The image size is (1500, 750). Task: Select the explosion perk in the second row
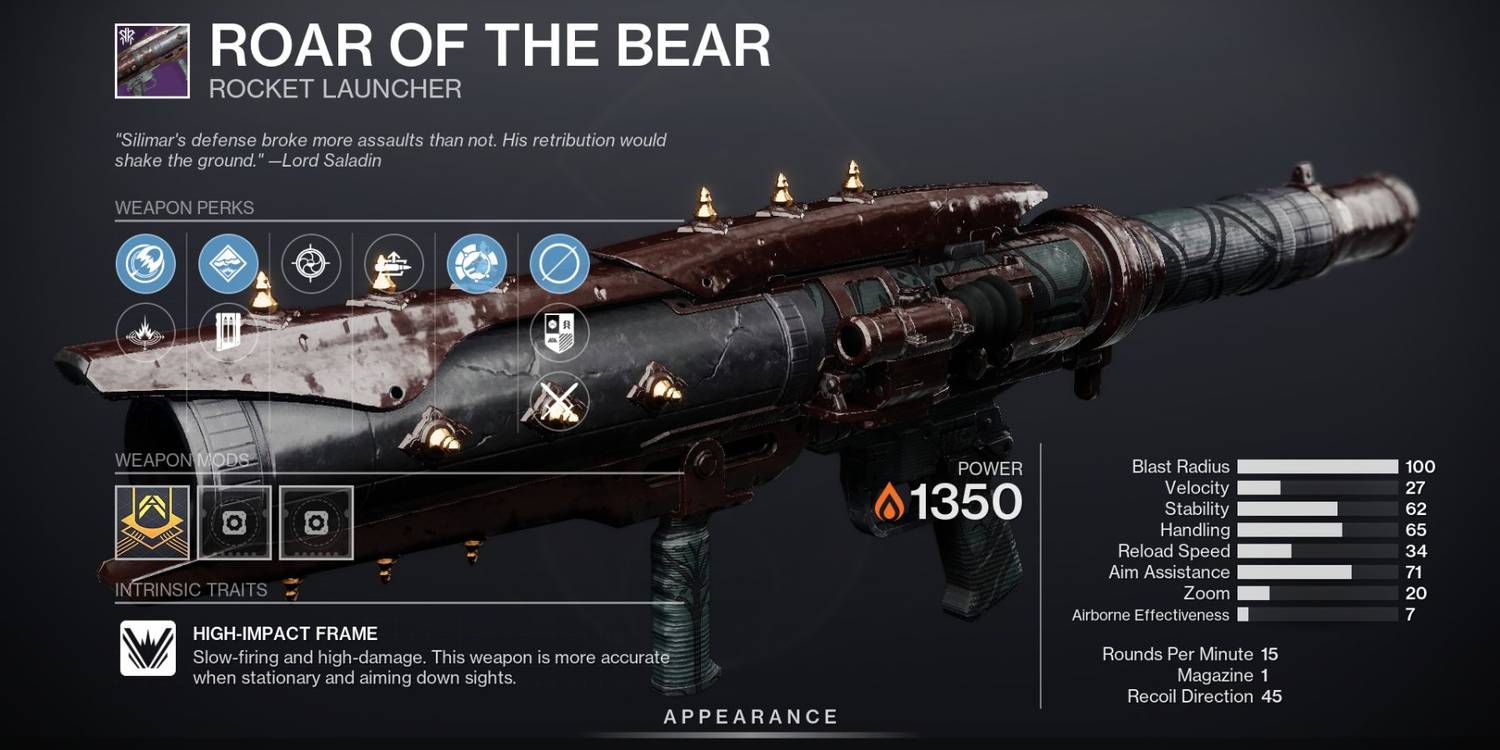[146, 331]
